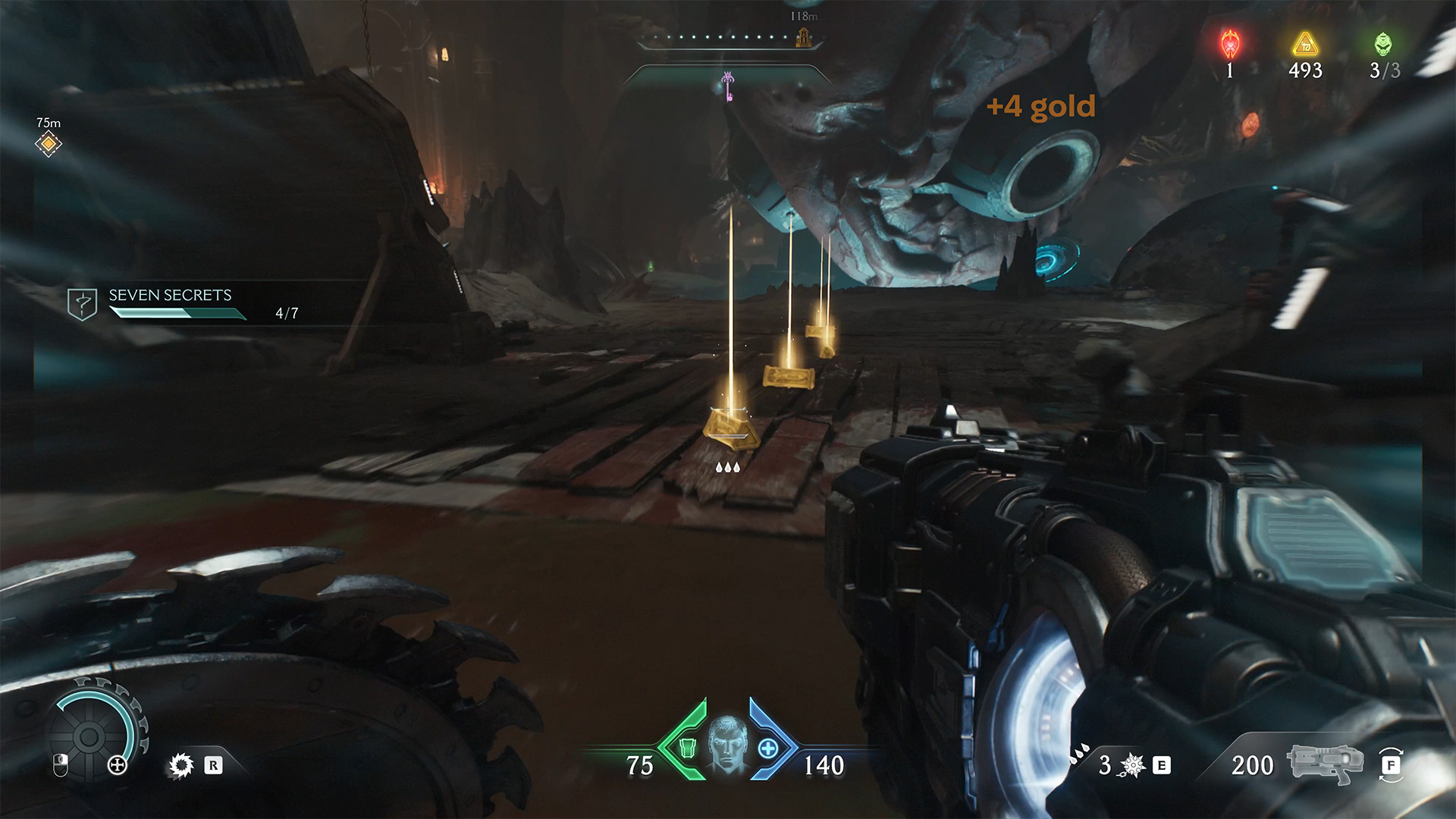Click the red demon sigil resource icon
The width and height of the screenshot is (1456, 819).
[x=1229, y=45]
